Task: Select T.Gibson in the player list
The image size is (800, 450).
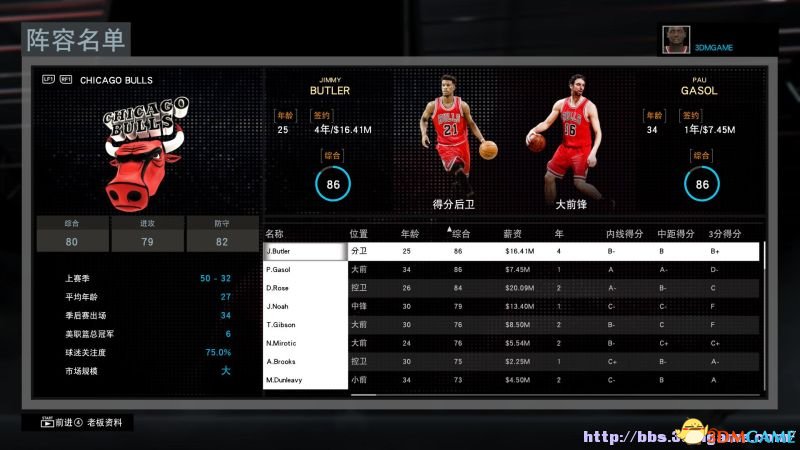Action: 305,325
